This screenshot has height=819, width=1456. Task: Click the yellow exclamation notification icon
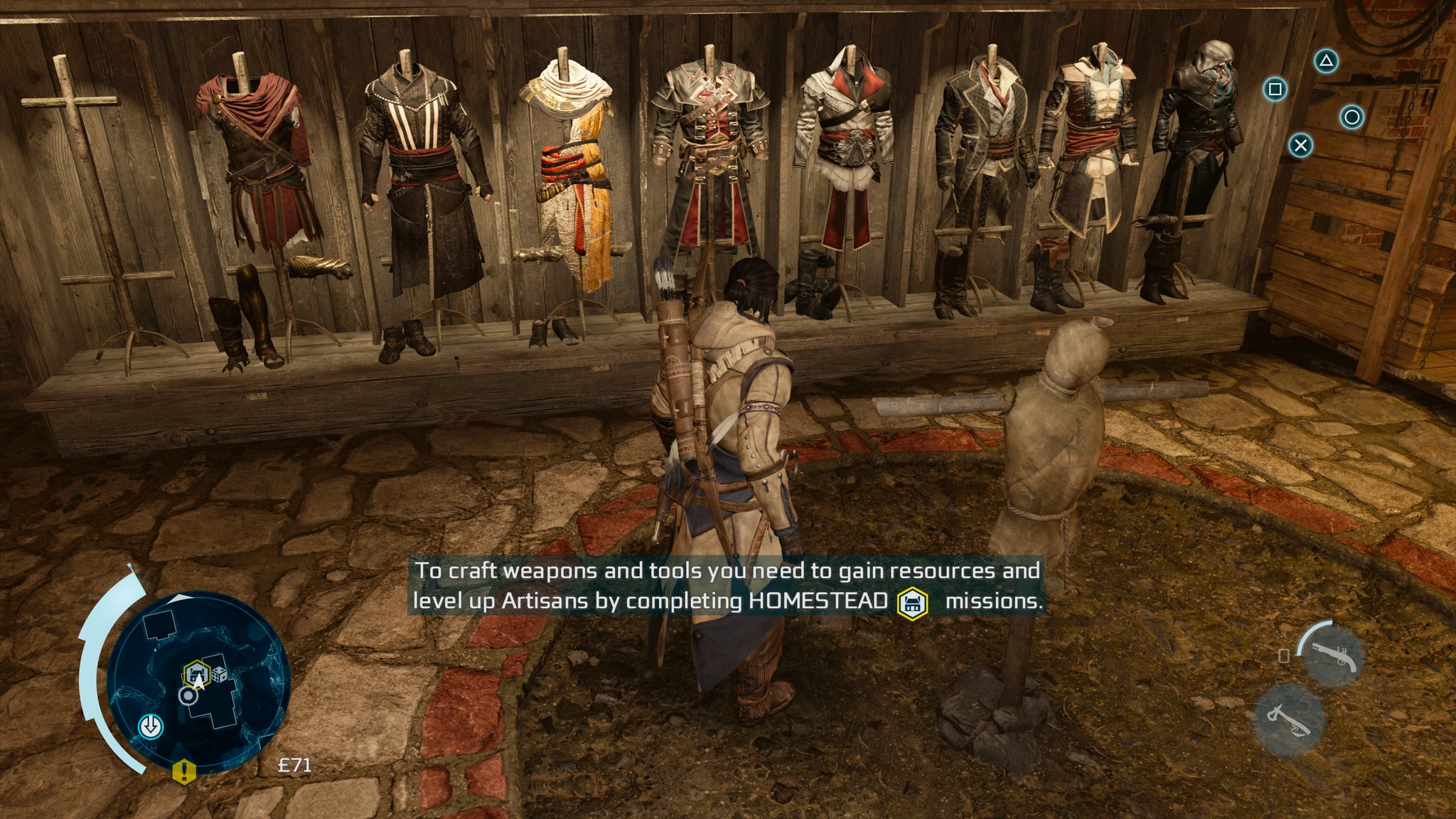tap(184, 771)
